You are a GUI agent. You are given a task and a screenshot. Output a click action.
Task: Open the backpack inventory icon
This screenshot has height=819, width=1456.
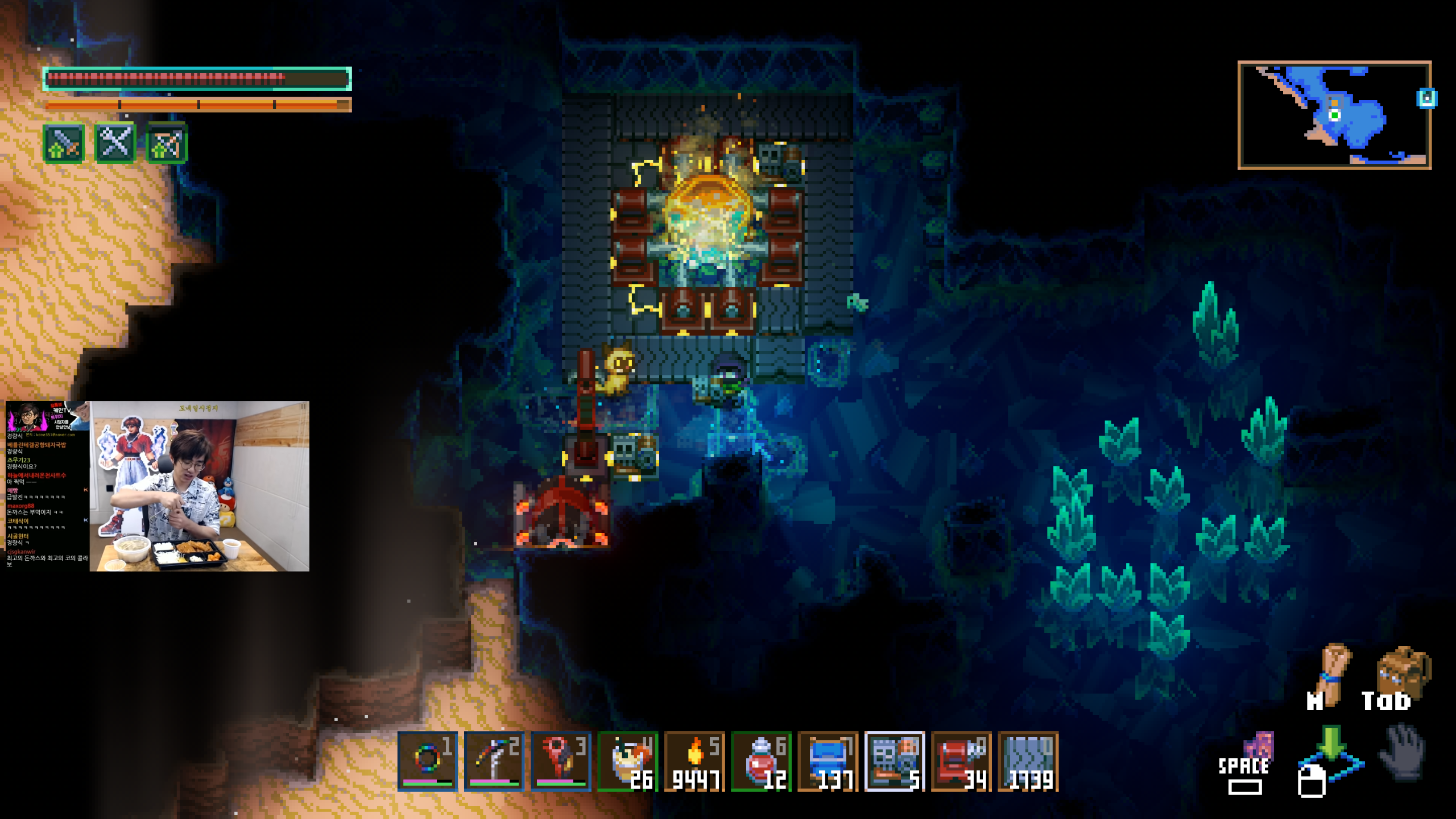pos(1403,673)
